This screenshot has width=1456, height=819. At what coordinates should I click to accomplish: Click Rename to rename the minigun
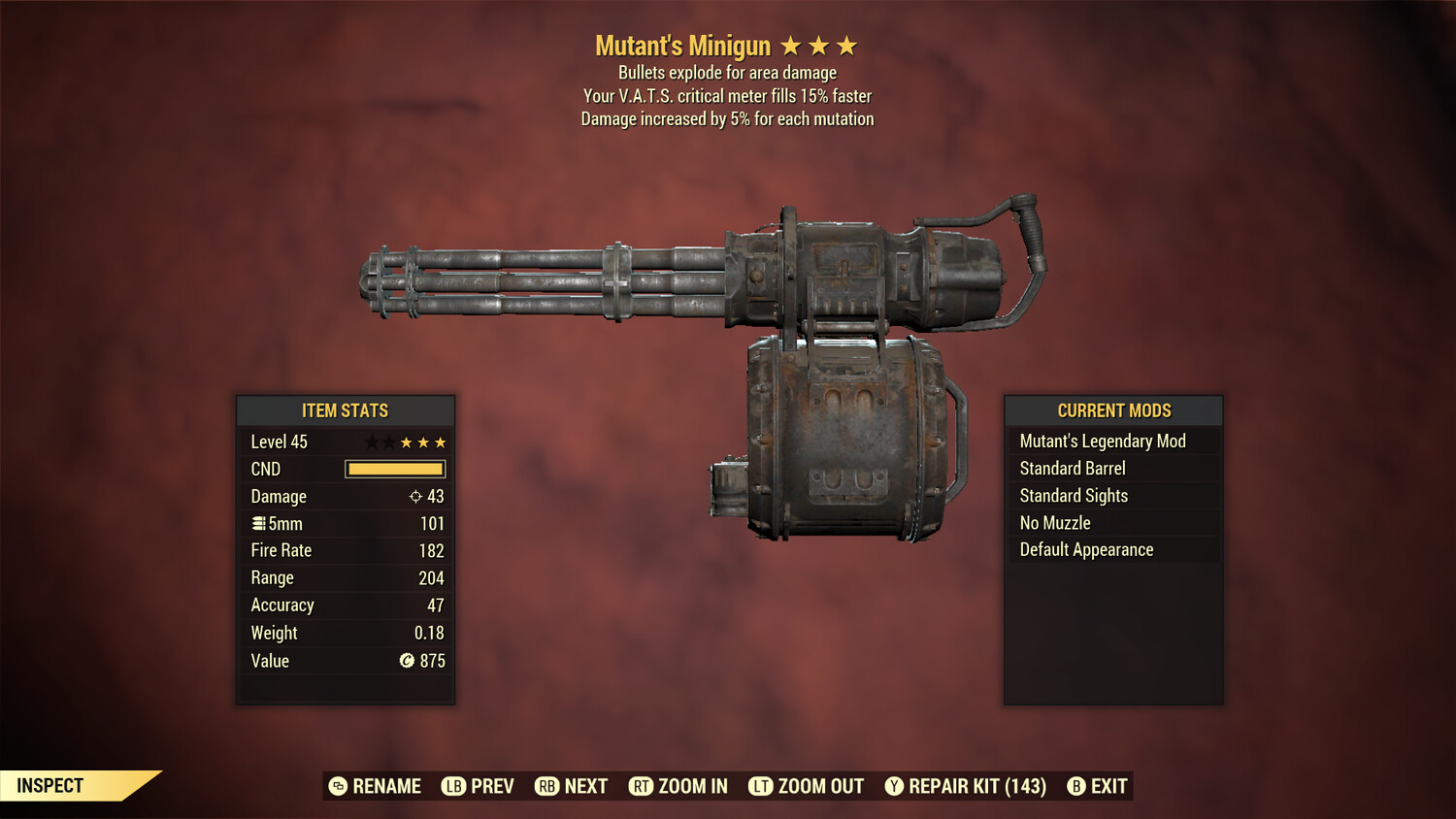coord(384,786)
